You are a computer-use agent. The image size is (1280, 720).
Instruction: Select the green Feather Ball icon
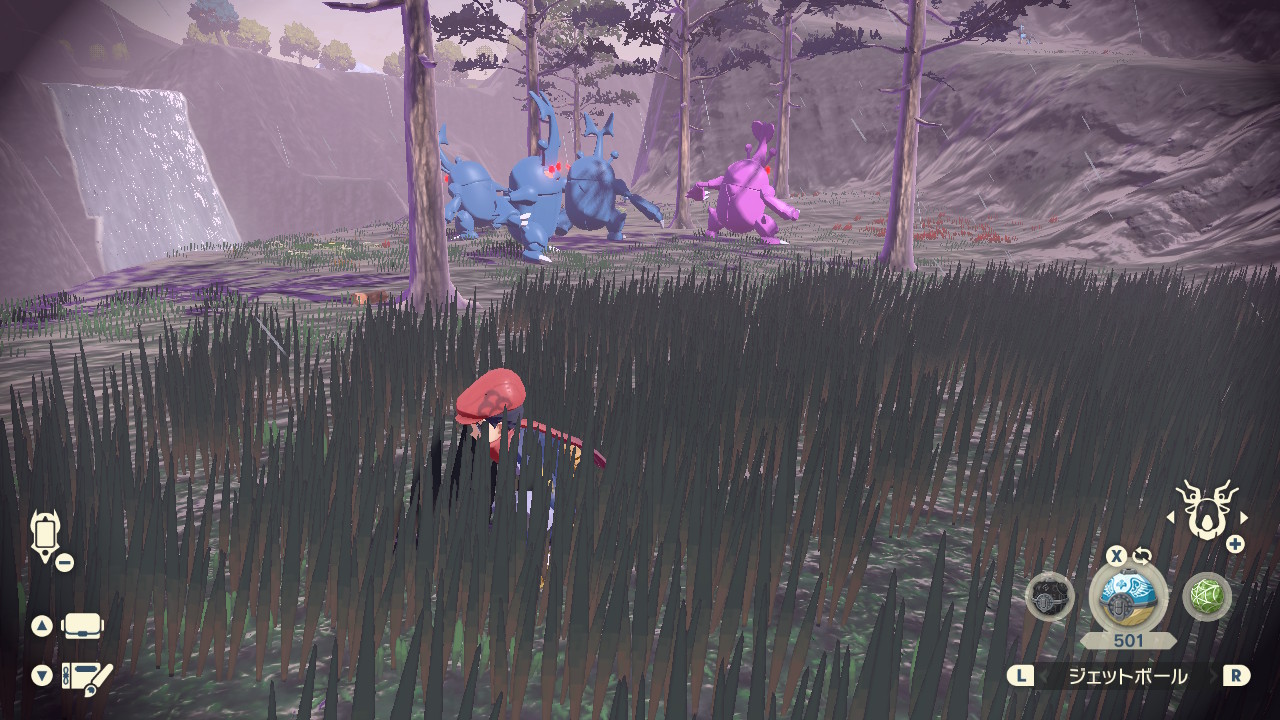point(1205,596)
